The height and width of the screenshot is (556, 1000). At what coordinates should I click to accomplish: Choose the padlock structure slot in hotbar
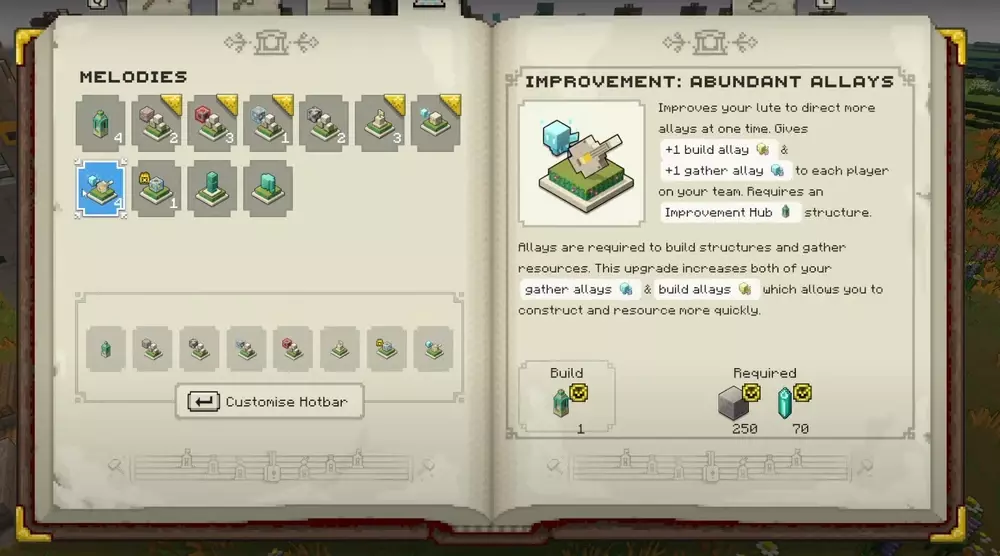tap(386, 349)
